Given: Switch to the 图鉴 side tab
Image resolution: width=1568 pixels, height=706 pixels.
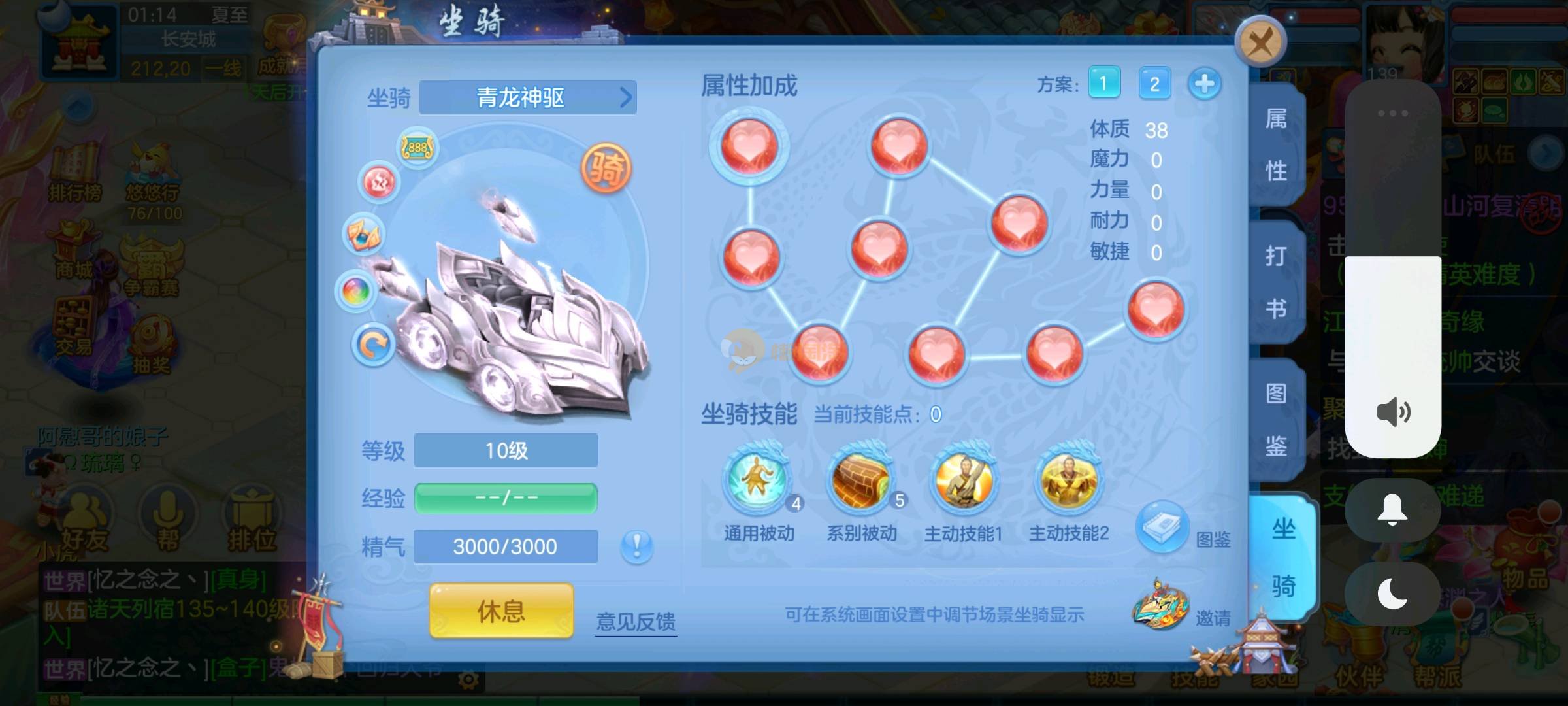Looking at the screenshot, I should click(x=1276, y=420).
